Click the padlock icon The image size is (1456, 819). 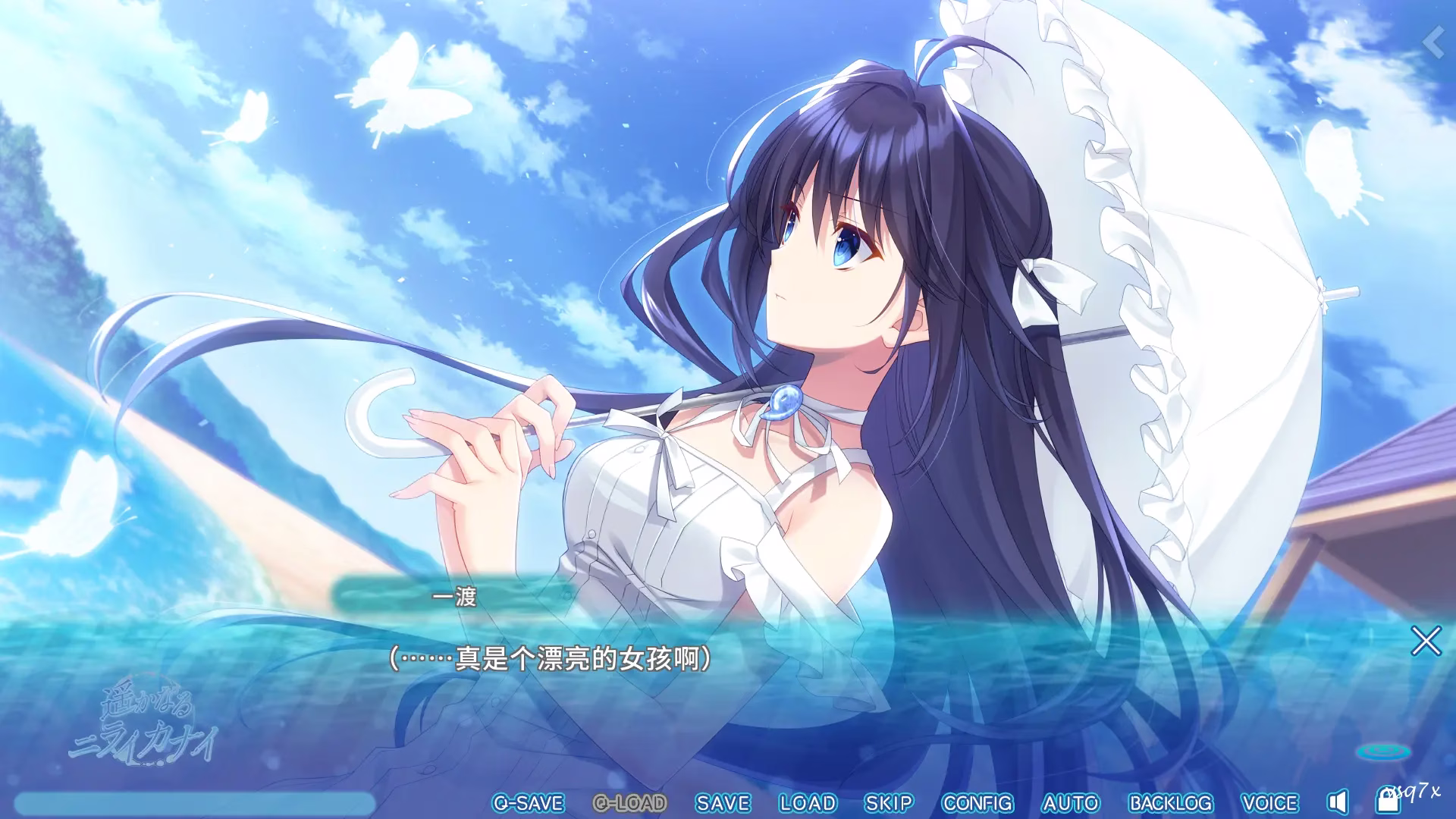coord(1388,801)
